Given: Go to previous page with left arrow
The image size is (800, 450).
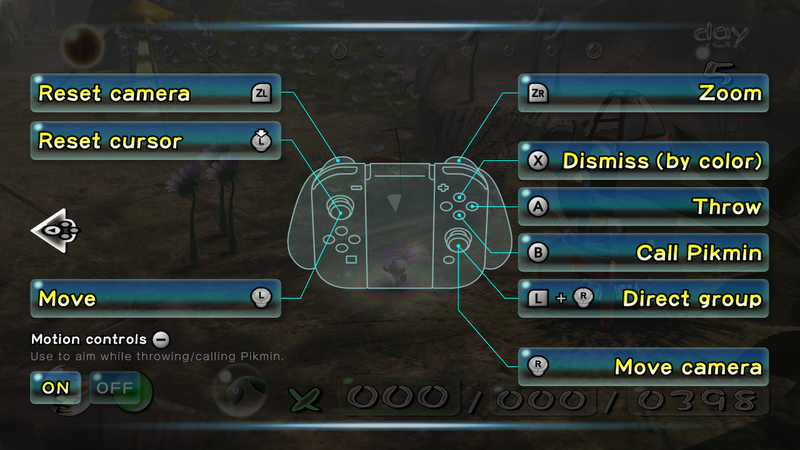Looking at the screenshot, I should point(56,231).
